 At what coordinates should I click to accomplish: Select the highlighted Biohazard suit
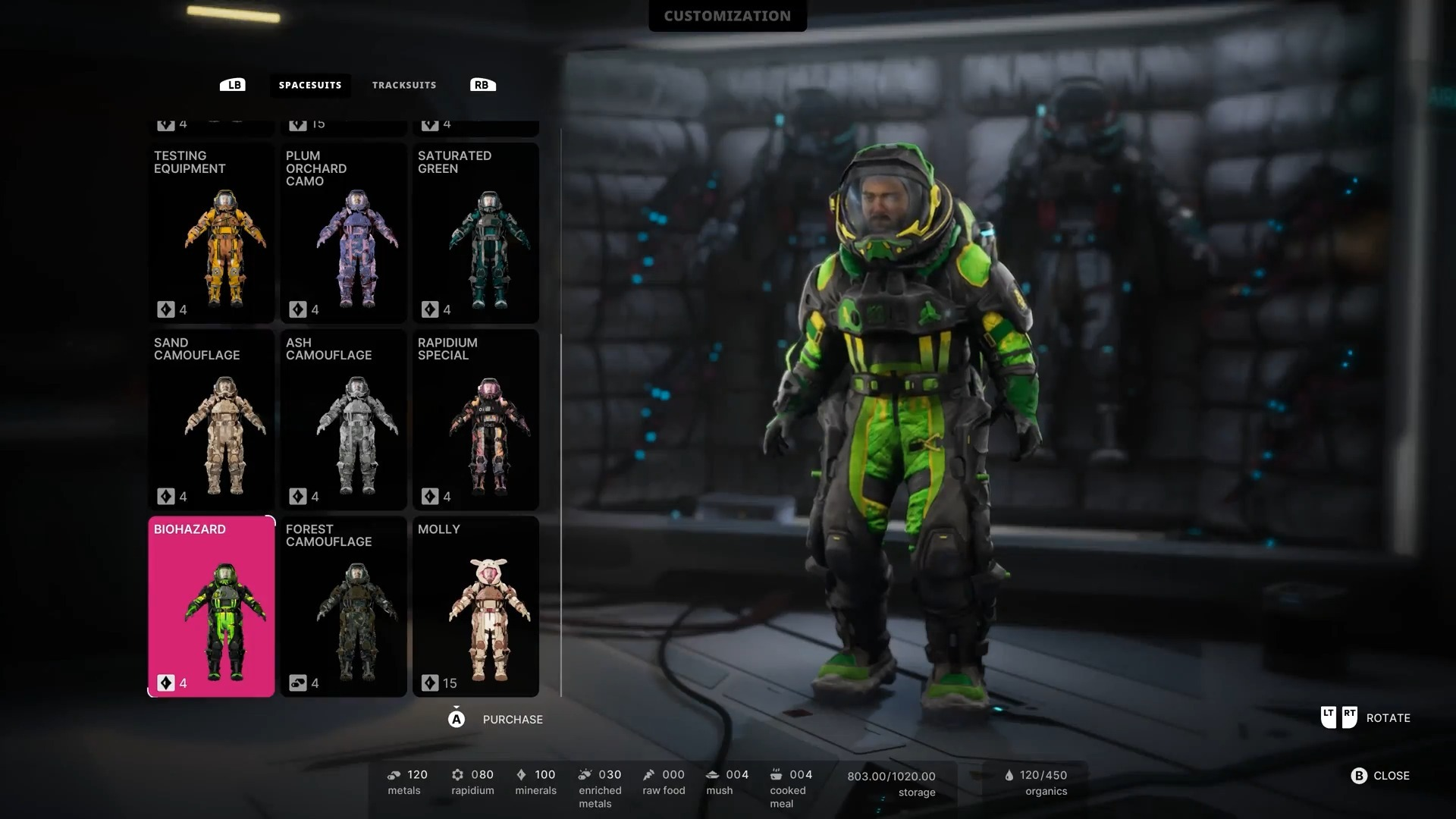pos(211,607)
